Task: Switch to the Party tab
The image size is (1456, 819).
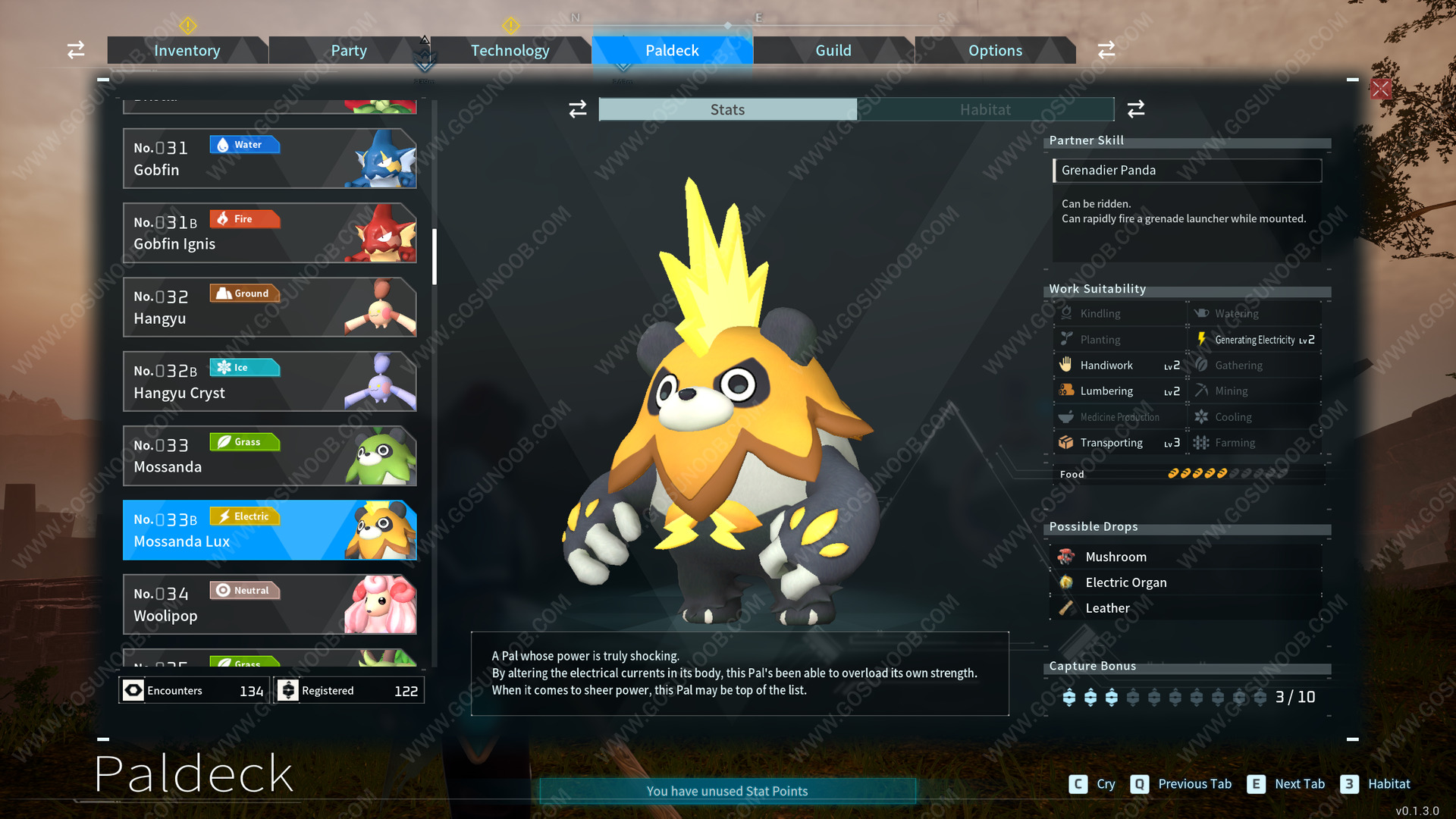Action: [348, 51]
